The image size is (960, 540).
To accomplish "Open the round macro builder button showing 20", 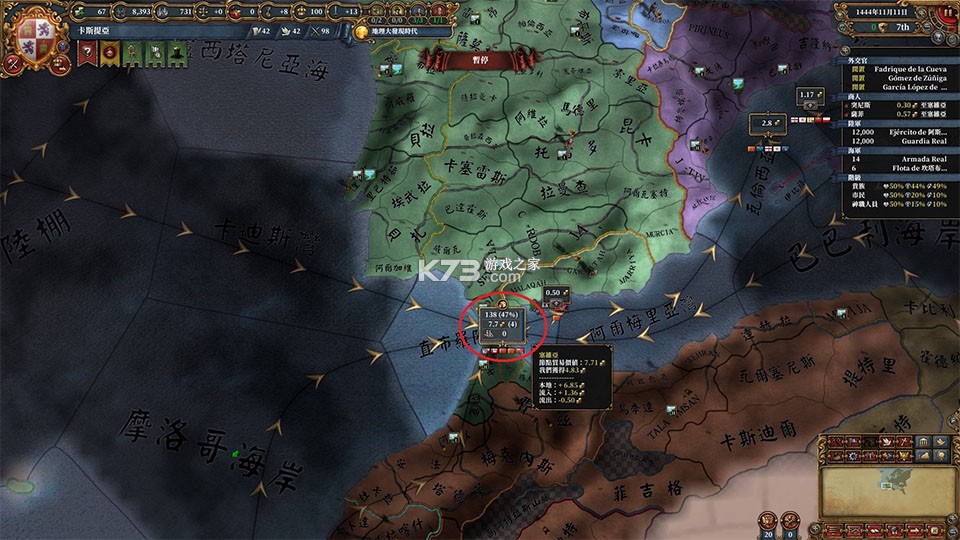I will pyautogui.click(x=767, y=520).
